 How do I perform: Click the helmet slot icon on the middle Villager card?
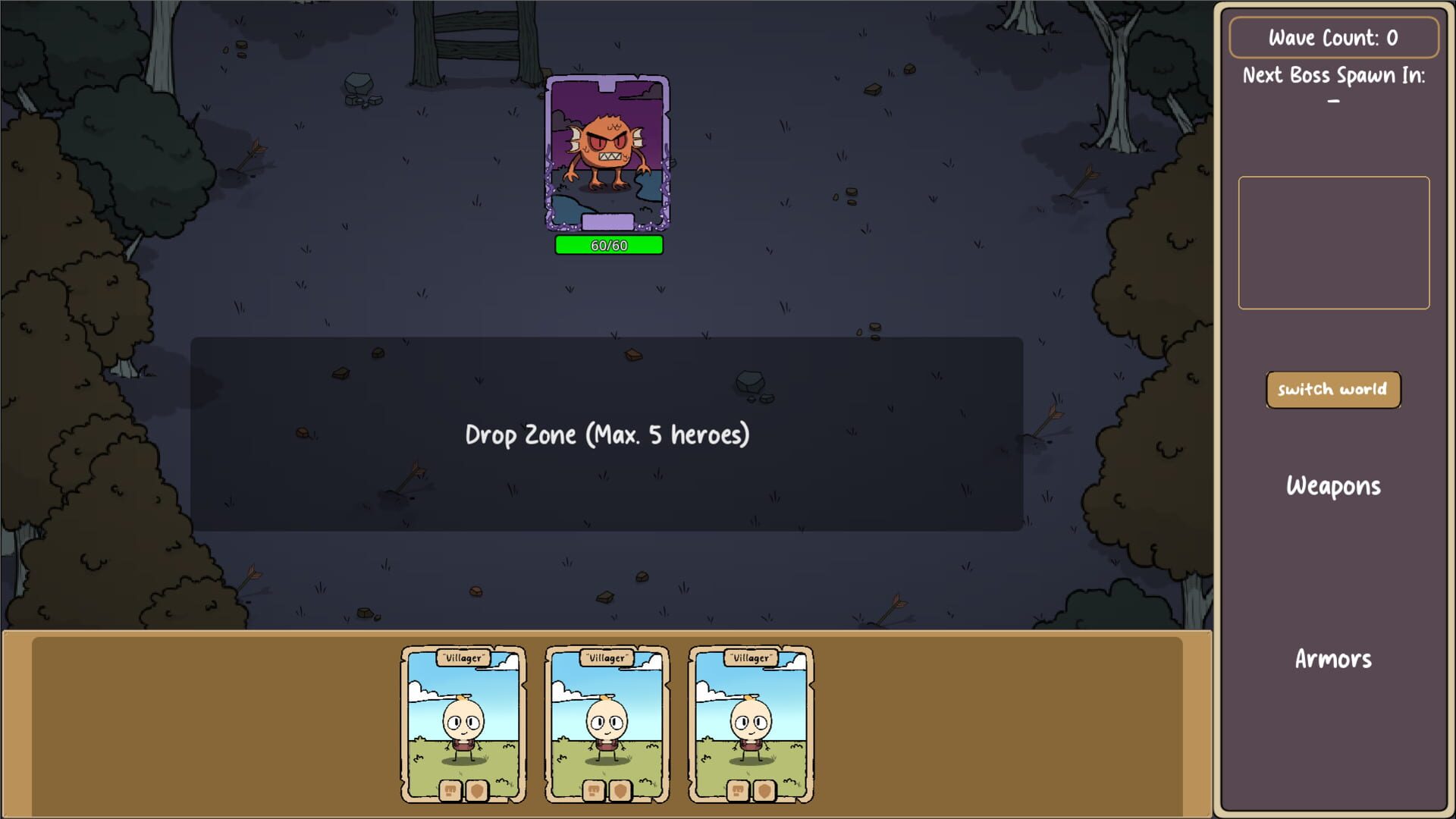pyautogui.click(x=594, y=792)
